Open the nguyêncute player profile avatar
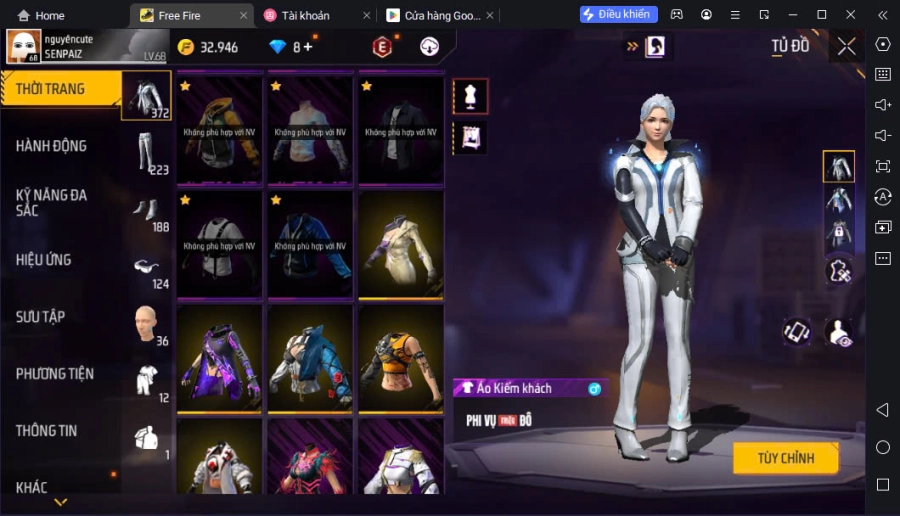The width and height of the screenshot is (900, 516). (x=24, y=46)
